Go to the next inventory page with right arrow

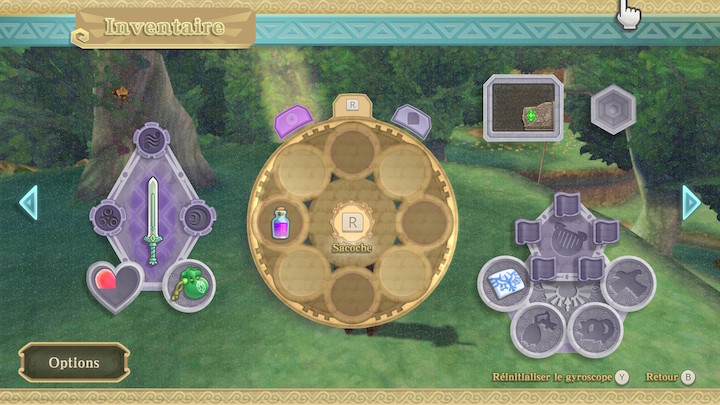tap(691, 202)
